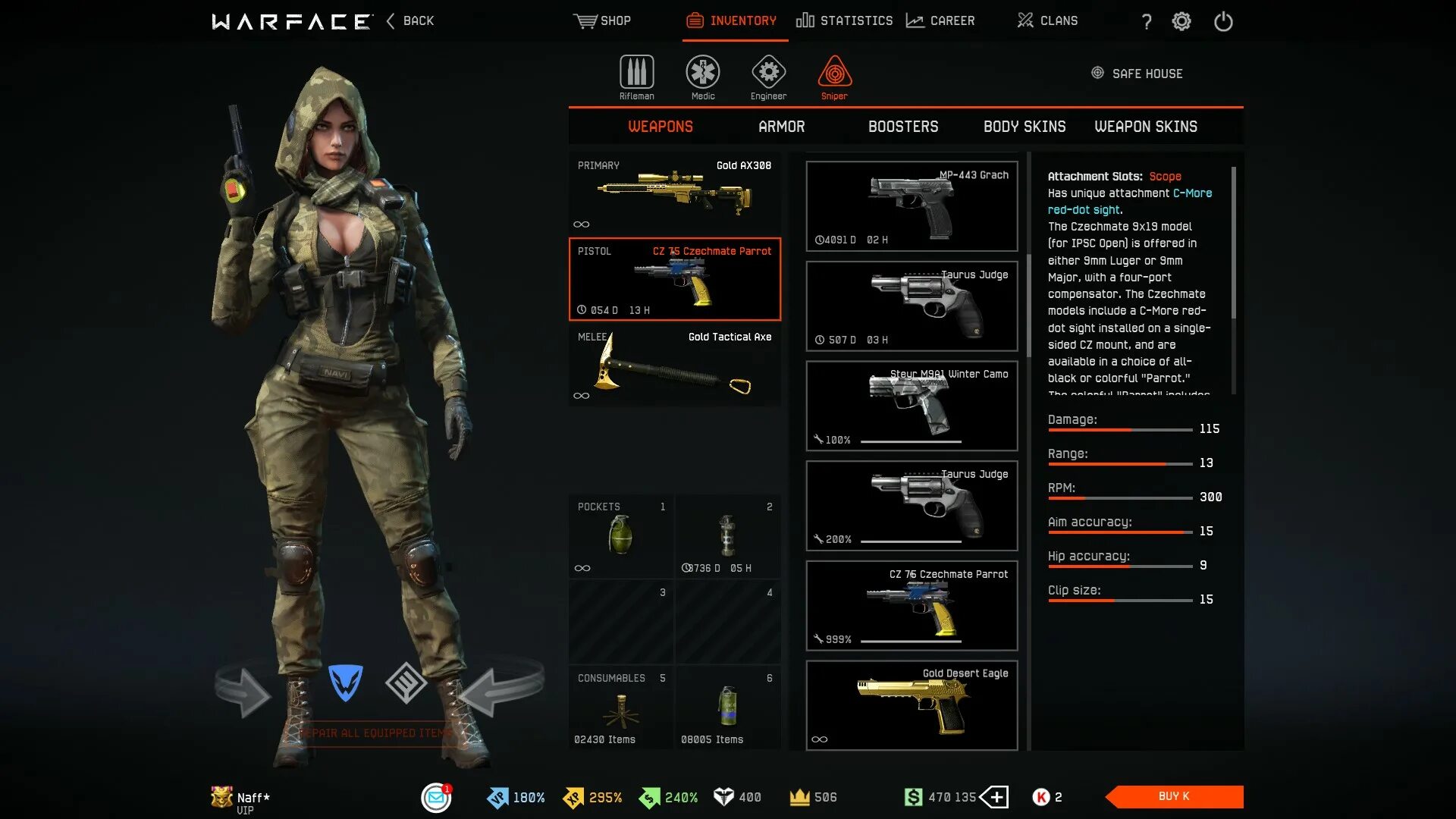Open settings via the gear icon
The height and width of the screenshot is (819, 1456).
pyautogui.click(x=1181, y=21)
